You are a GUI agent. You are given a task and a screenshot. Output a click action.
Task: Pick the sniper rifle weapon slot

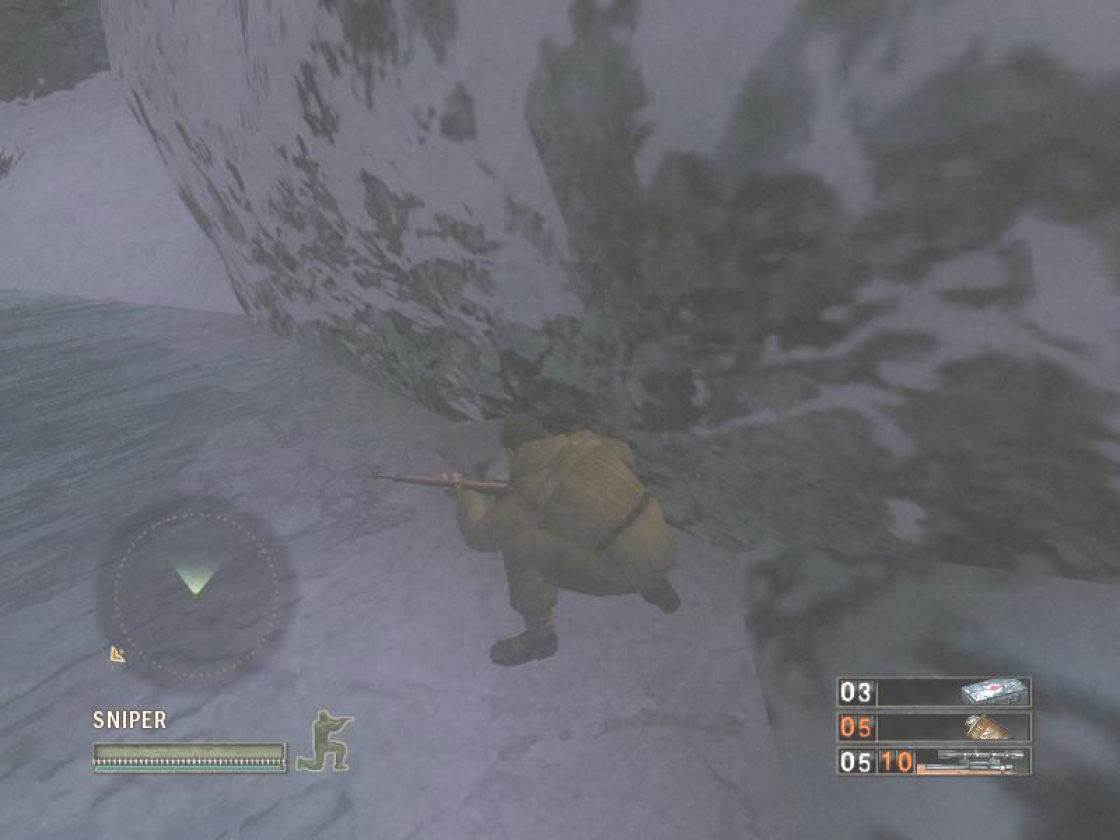point(934,761)
